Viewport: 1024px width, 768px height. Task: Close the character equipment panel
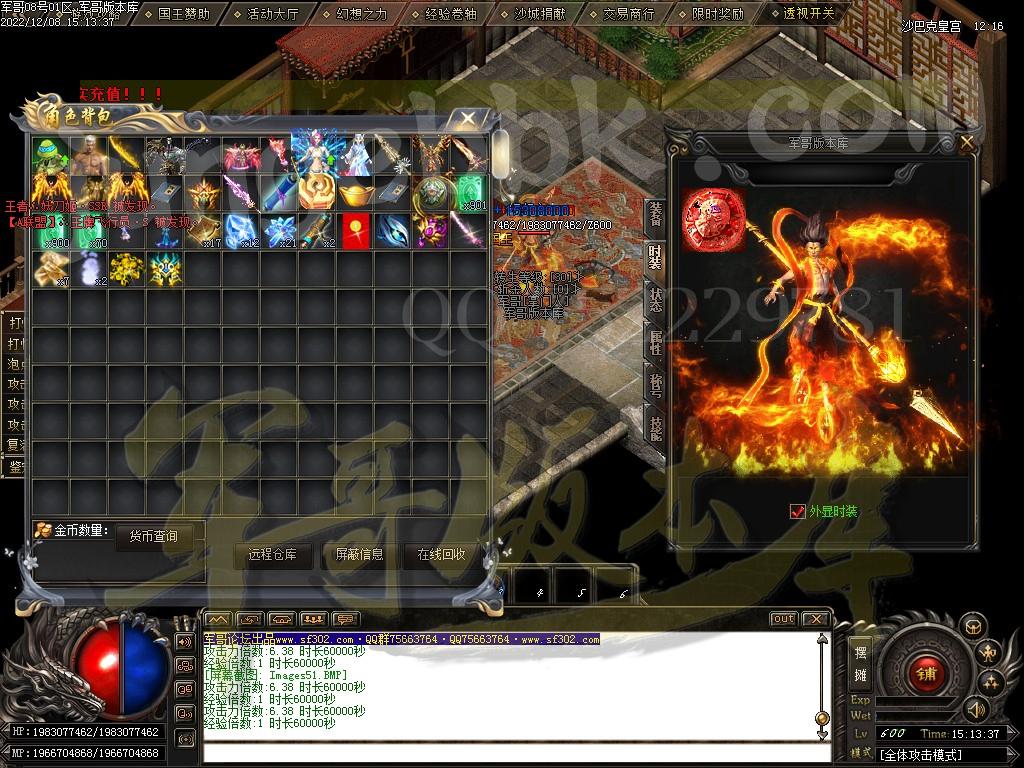pyautogui.click(x=966, y=143)
